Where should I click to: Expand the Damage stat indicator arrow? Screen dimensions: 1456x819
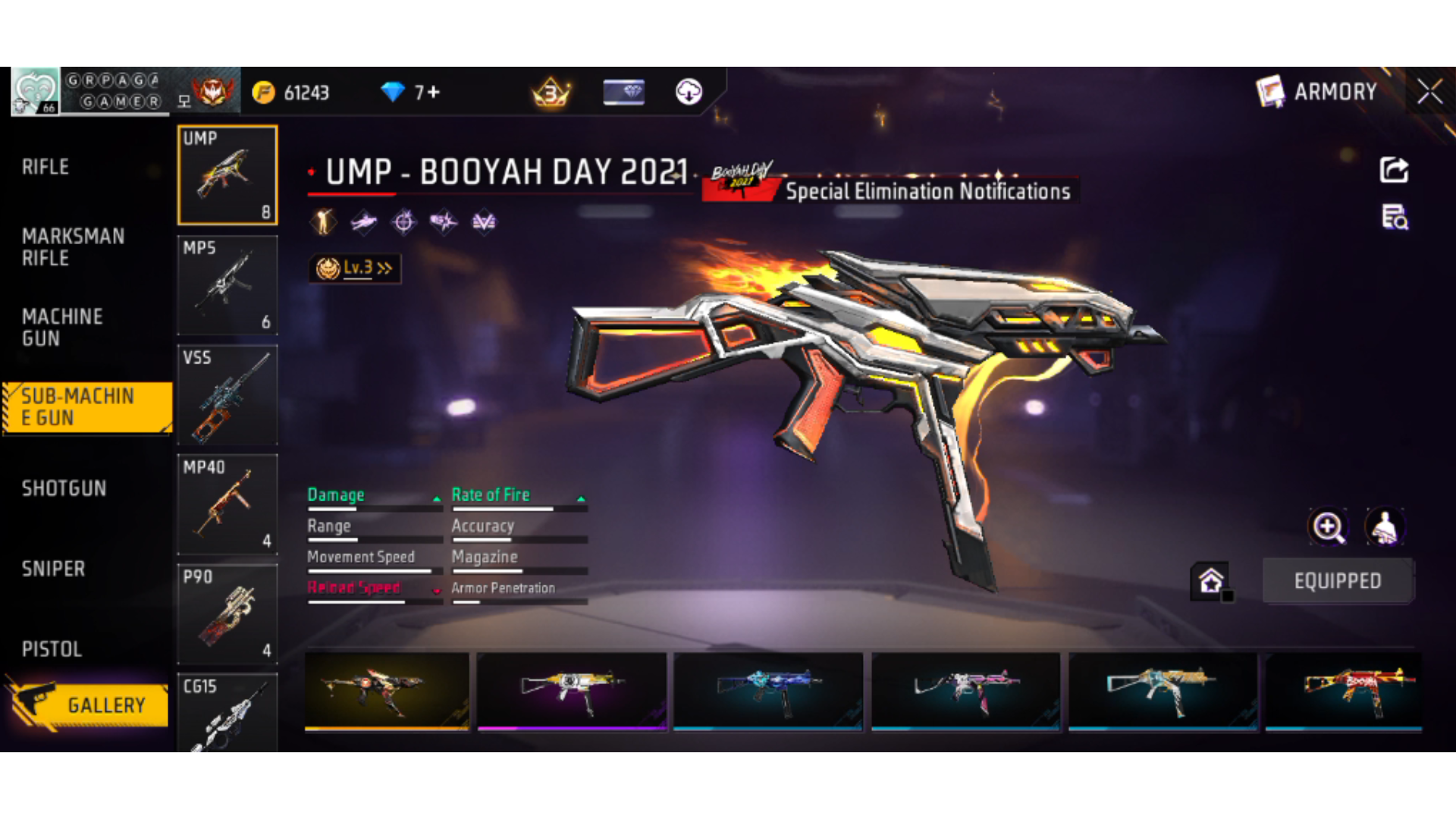tap(436, 499)
